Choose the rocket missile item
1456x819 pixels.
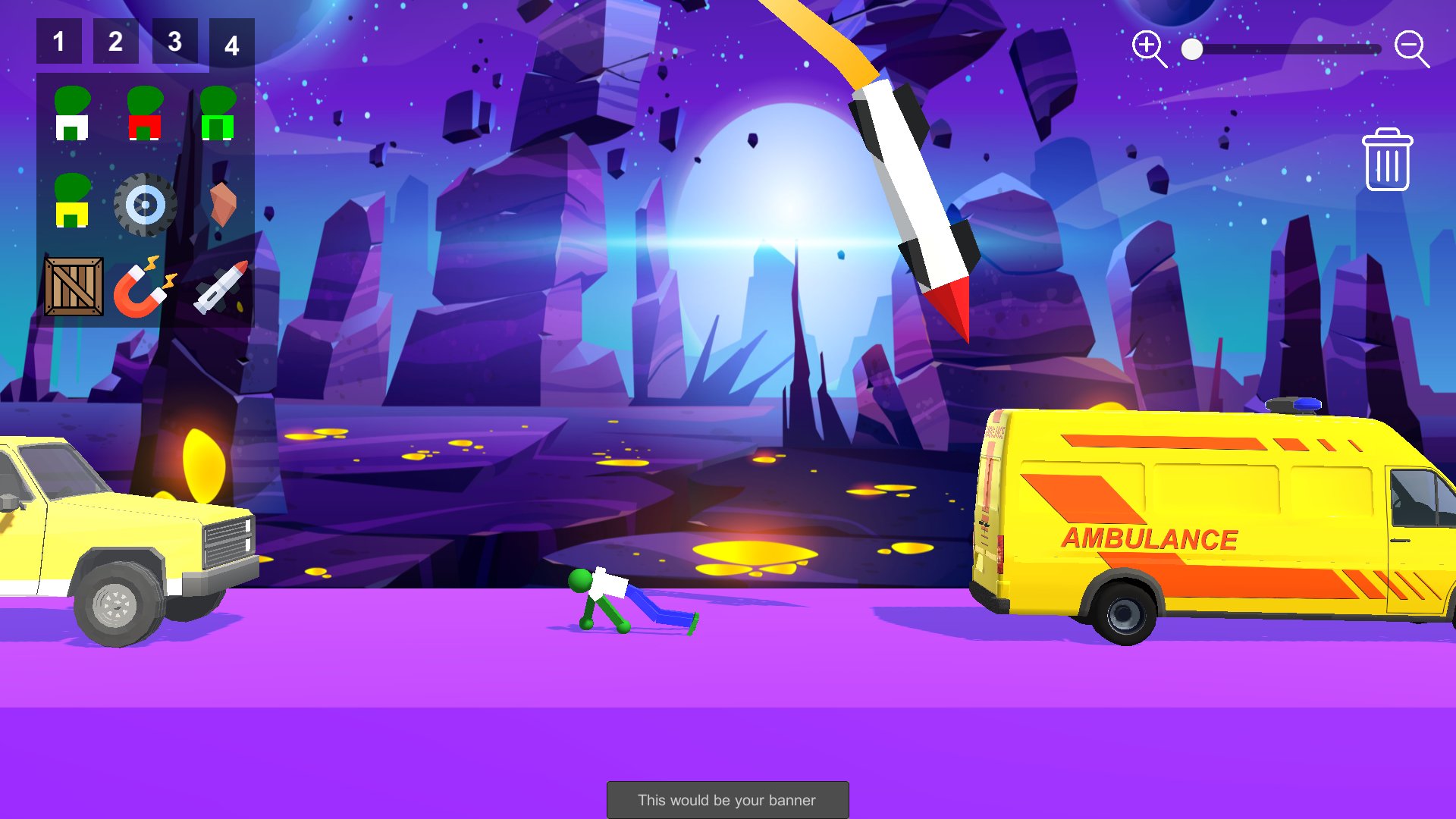tap(220, 287)
